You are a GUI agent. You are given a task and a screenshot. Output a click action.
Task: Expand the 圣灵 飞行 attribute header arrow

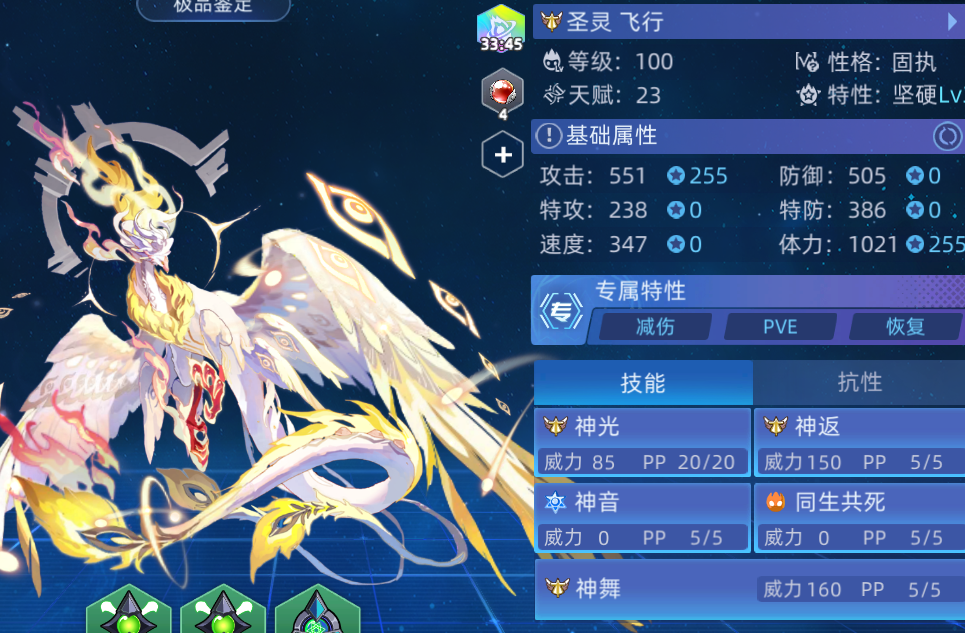tap(952, 21)
